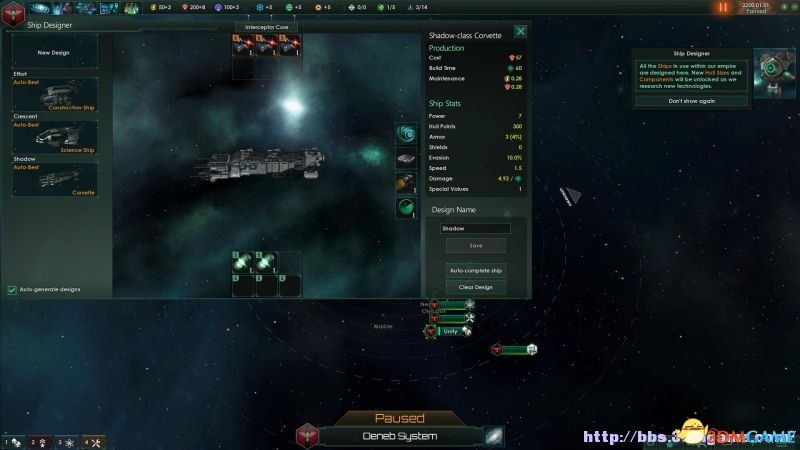Click the Design Name text field

tap(476, 228)
